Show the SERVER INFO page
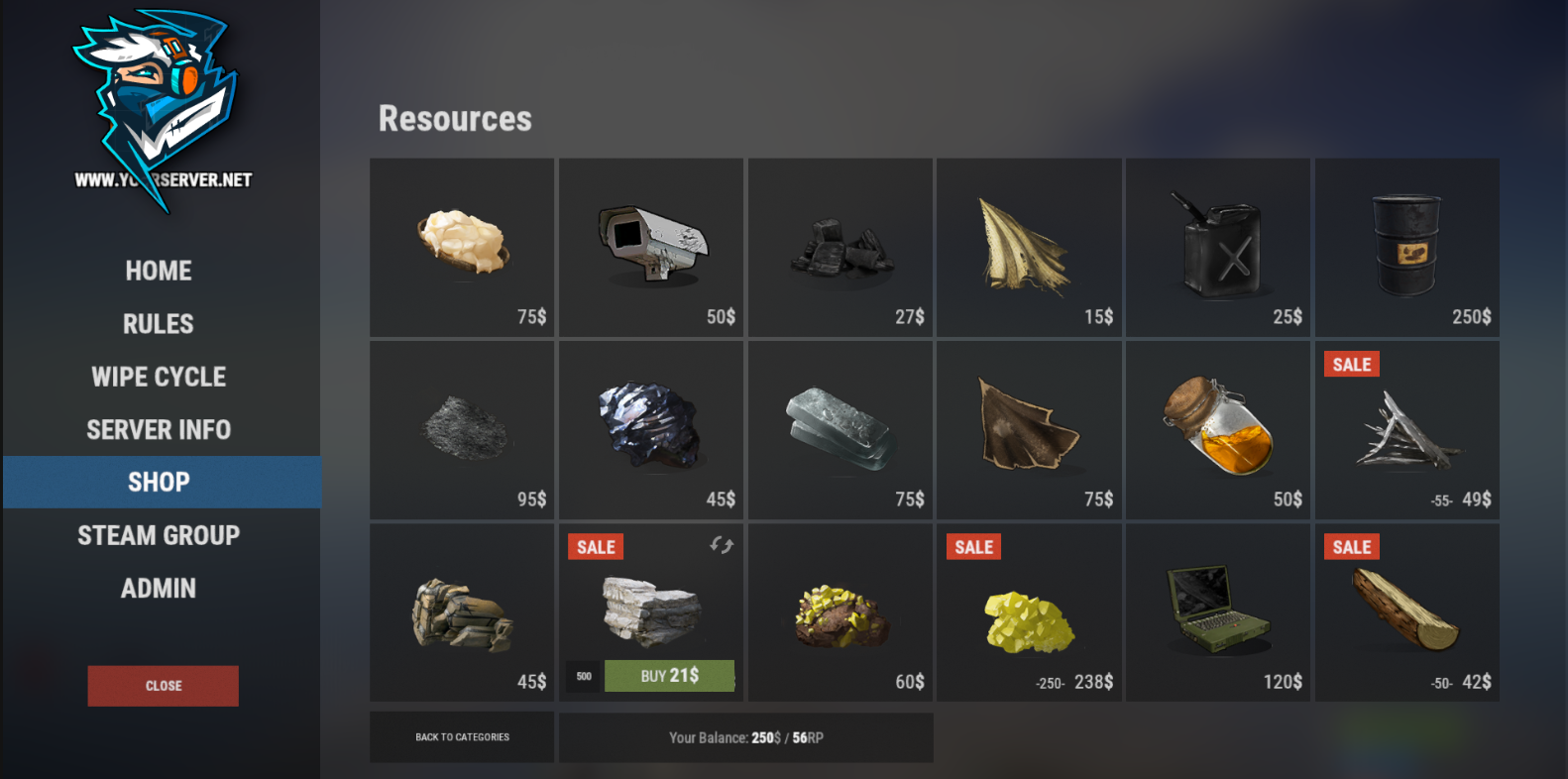This screenshot has height=779, width=1568. point(159,430)
